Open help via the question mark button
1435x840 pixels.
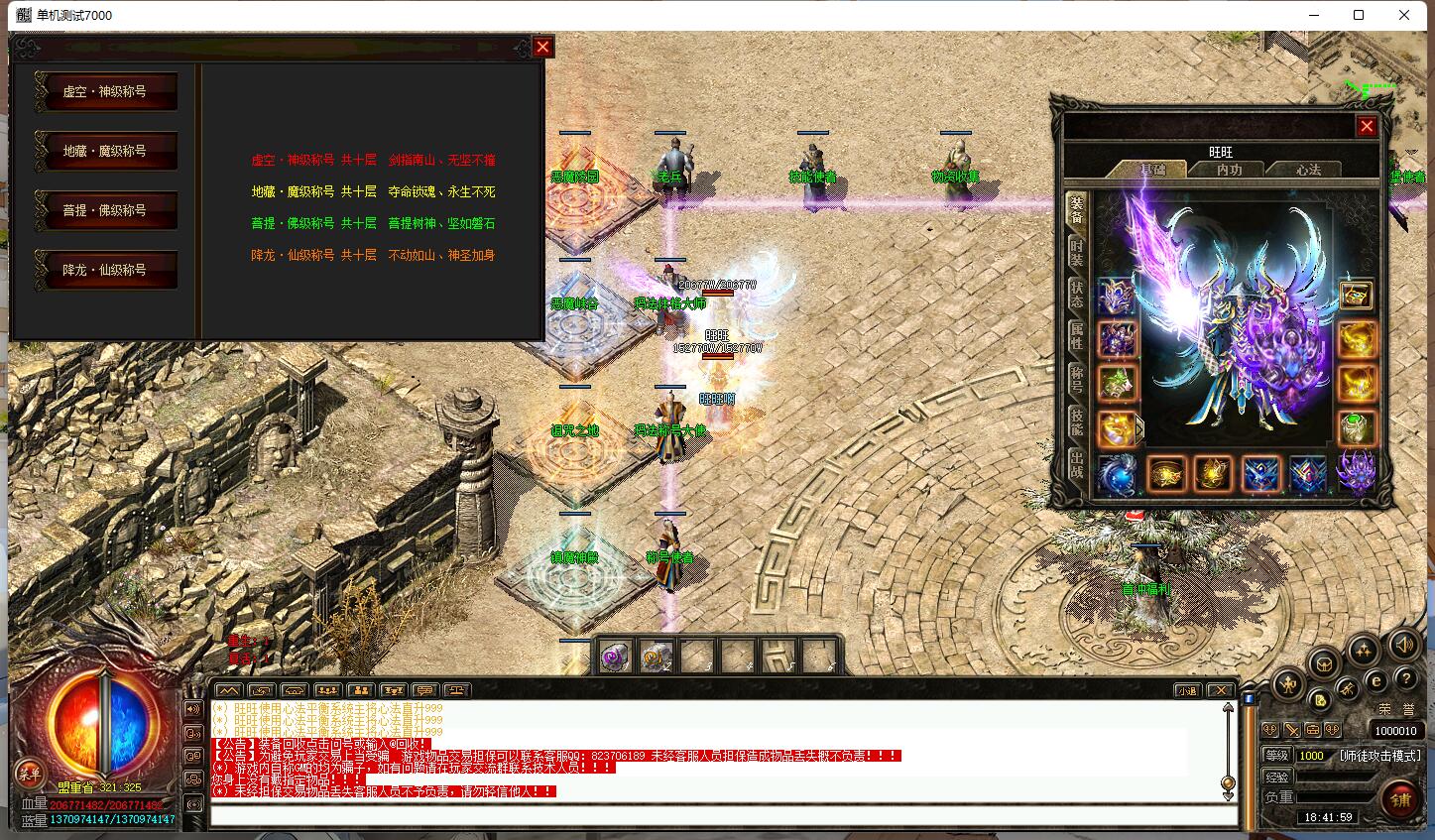click(1405, 679)
